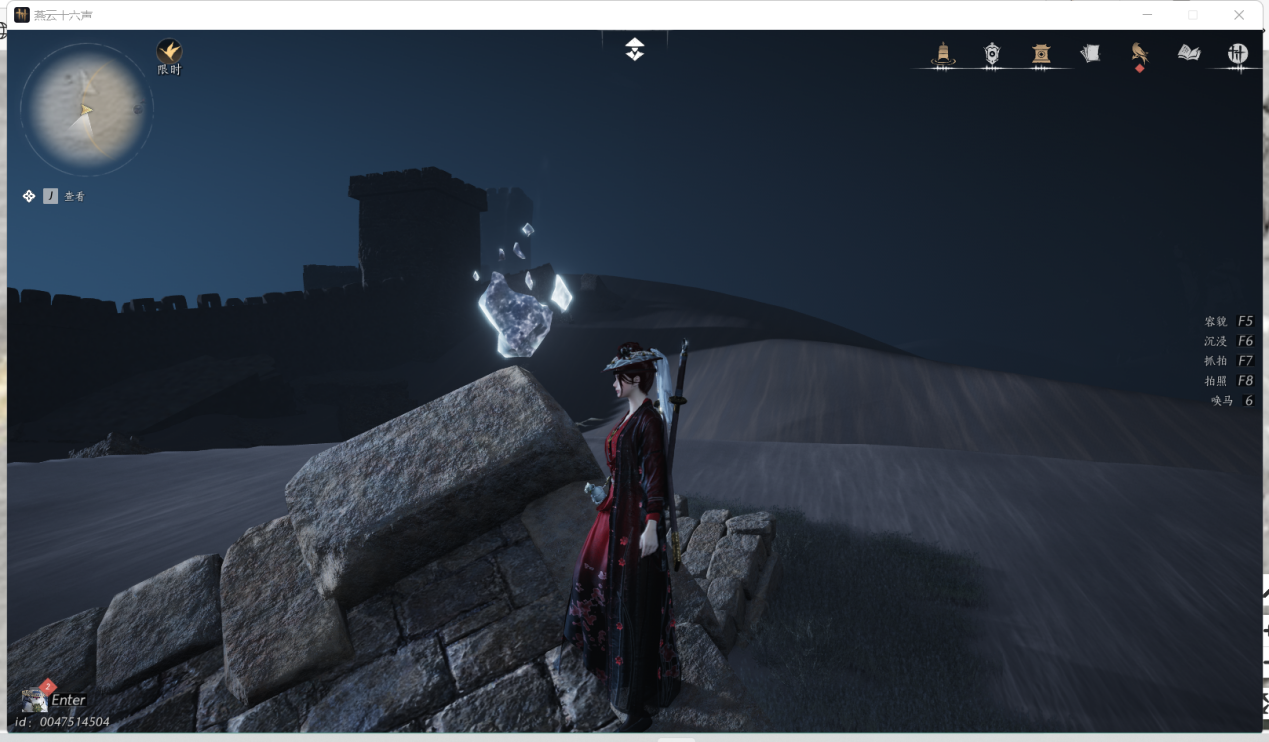Minimize the game window

[x=1147, y=15]
